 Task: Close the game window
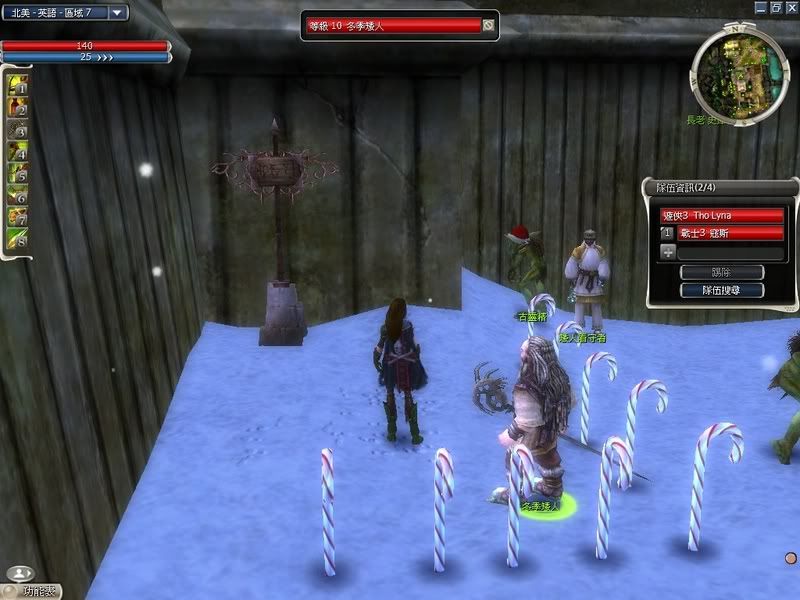tap(791, 6)
